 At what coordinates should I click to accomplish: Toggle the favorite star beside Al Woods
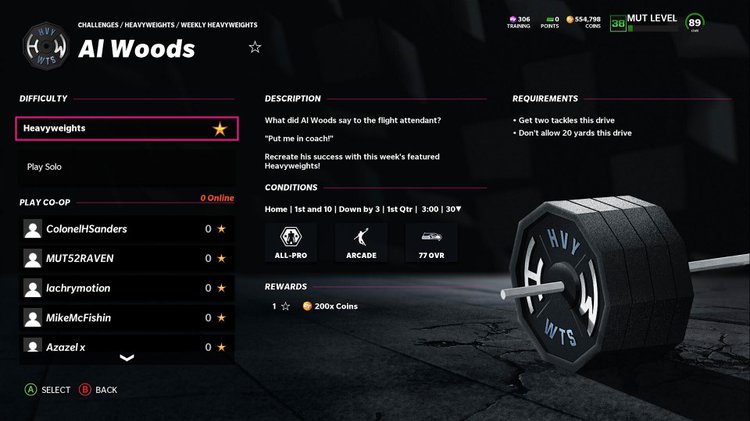[255, 47]
